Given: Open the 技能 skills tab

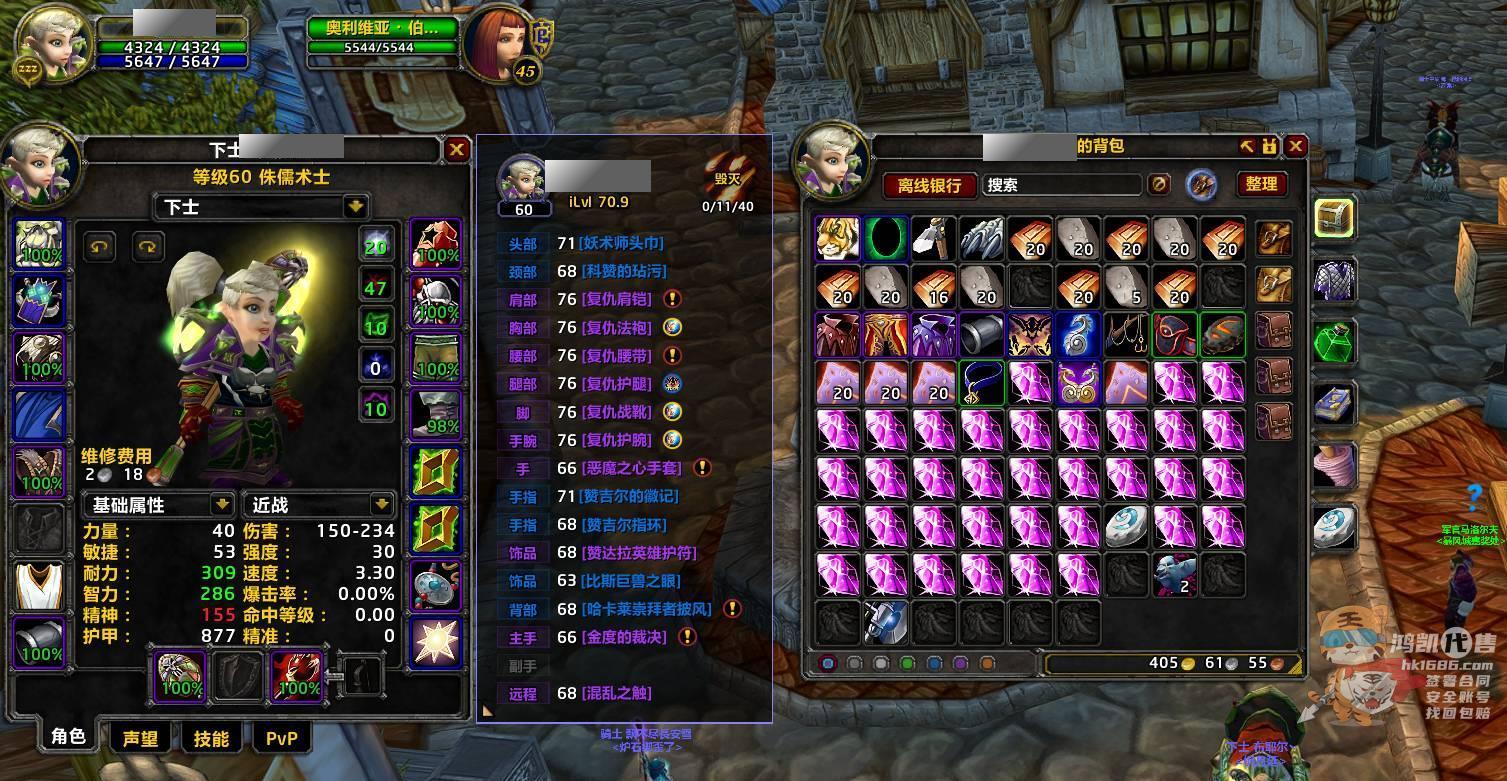Looking at the screenshot, I should click(211, 738).
